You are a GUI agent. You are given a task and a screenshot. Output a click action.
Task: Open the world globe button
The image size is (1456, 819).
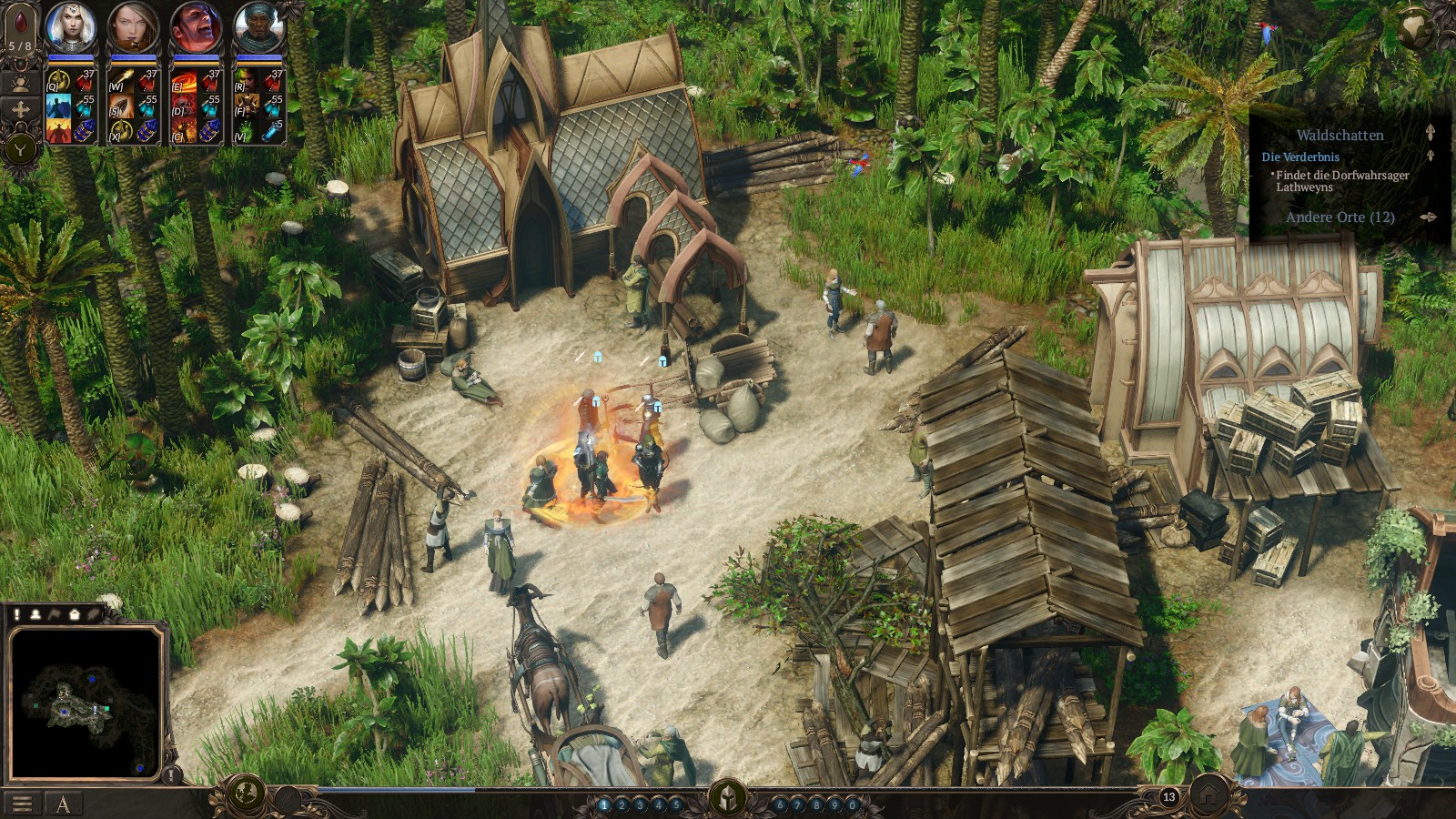point(245,794)
